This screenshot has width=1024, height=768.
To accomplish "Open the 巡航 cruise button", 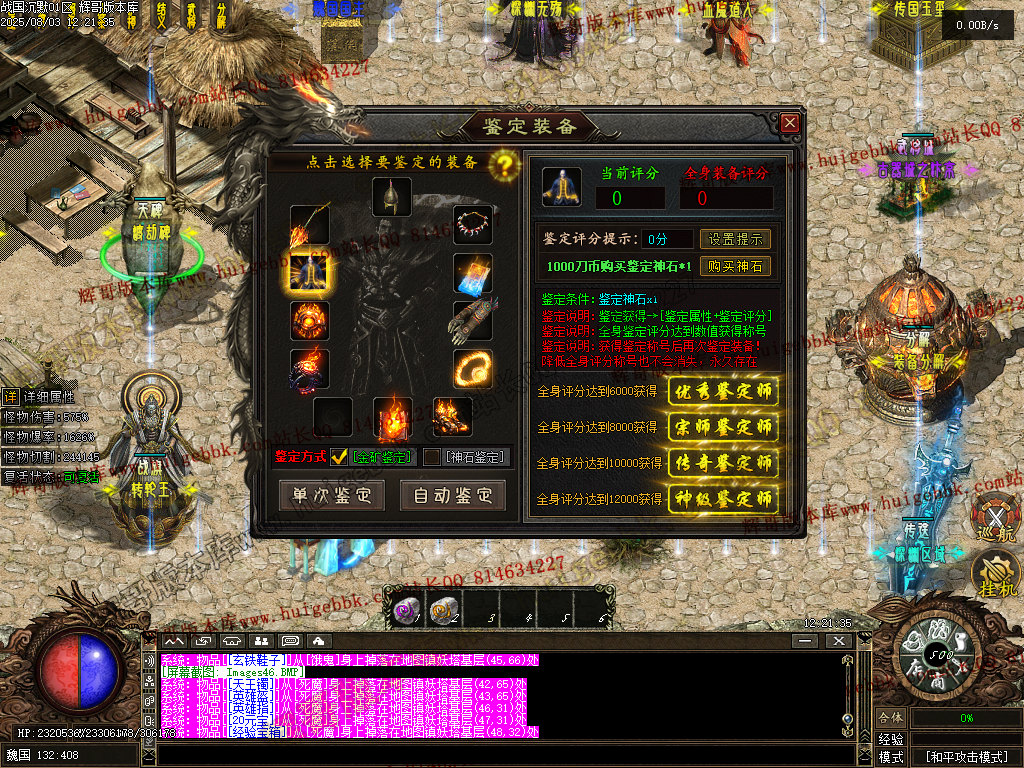I will [x=996, y=520].
